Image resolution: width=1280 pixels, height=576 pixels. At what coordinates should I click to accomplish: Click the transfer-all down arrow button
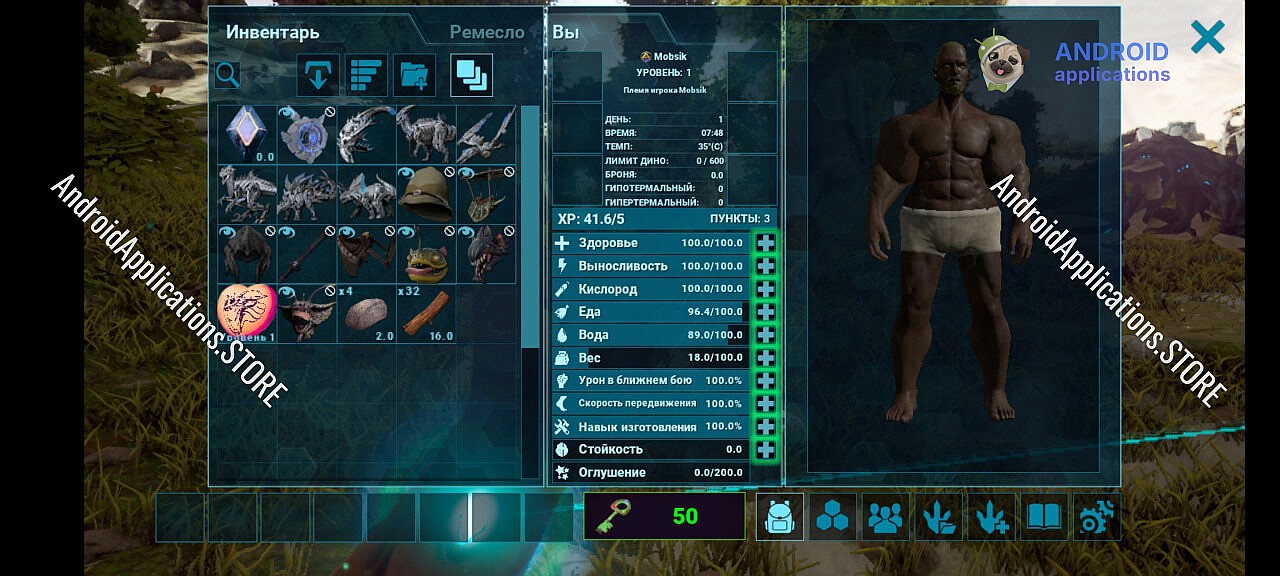coord(319,75)
